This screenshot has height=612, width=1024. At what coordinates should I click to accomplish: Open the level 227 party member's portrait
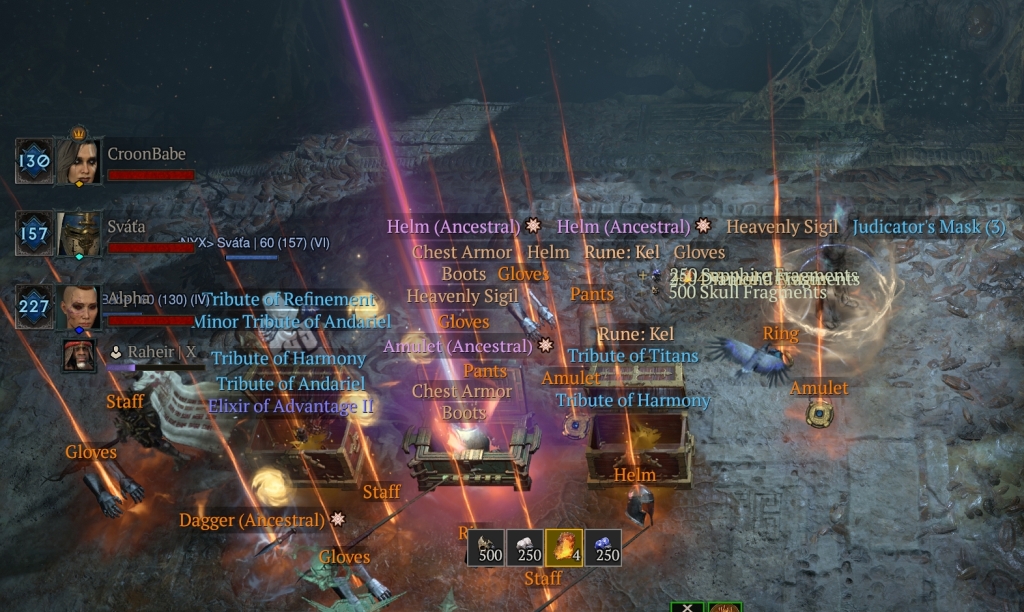[x=78, y=307]
